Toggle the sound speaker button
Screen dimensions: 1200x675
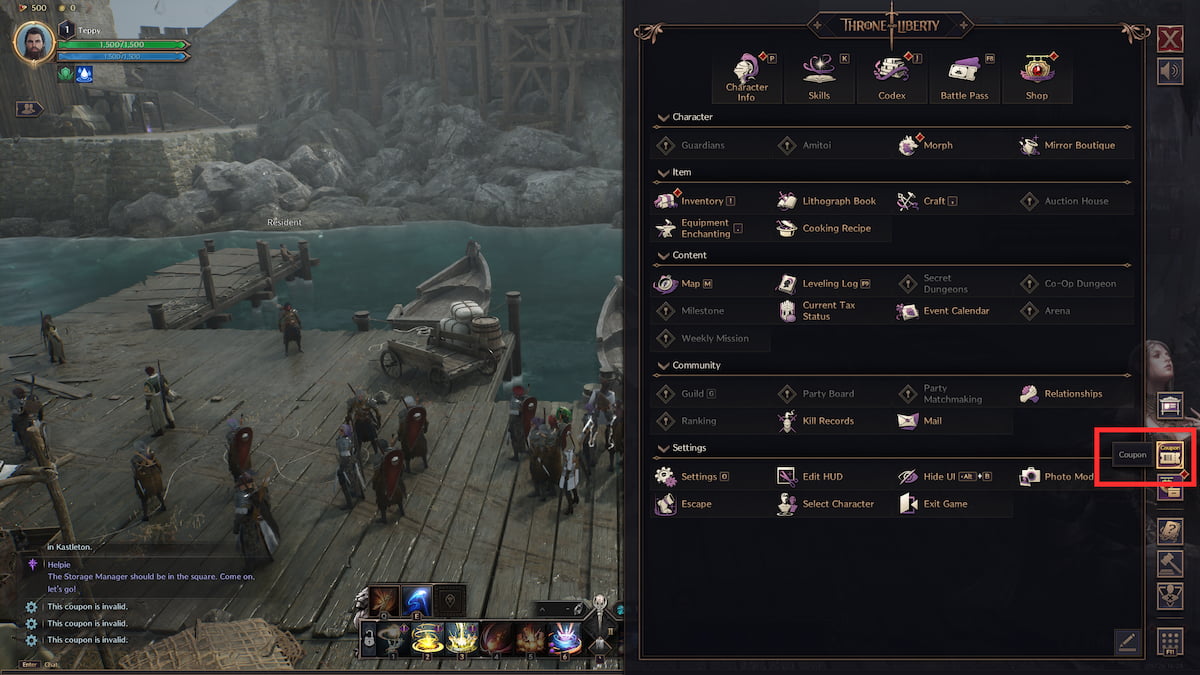click(1169, 71)
